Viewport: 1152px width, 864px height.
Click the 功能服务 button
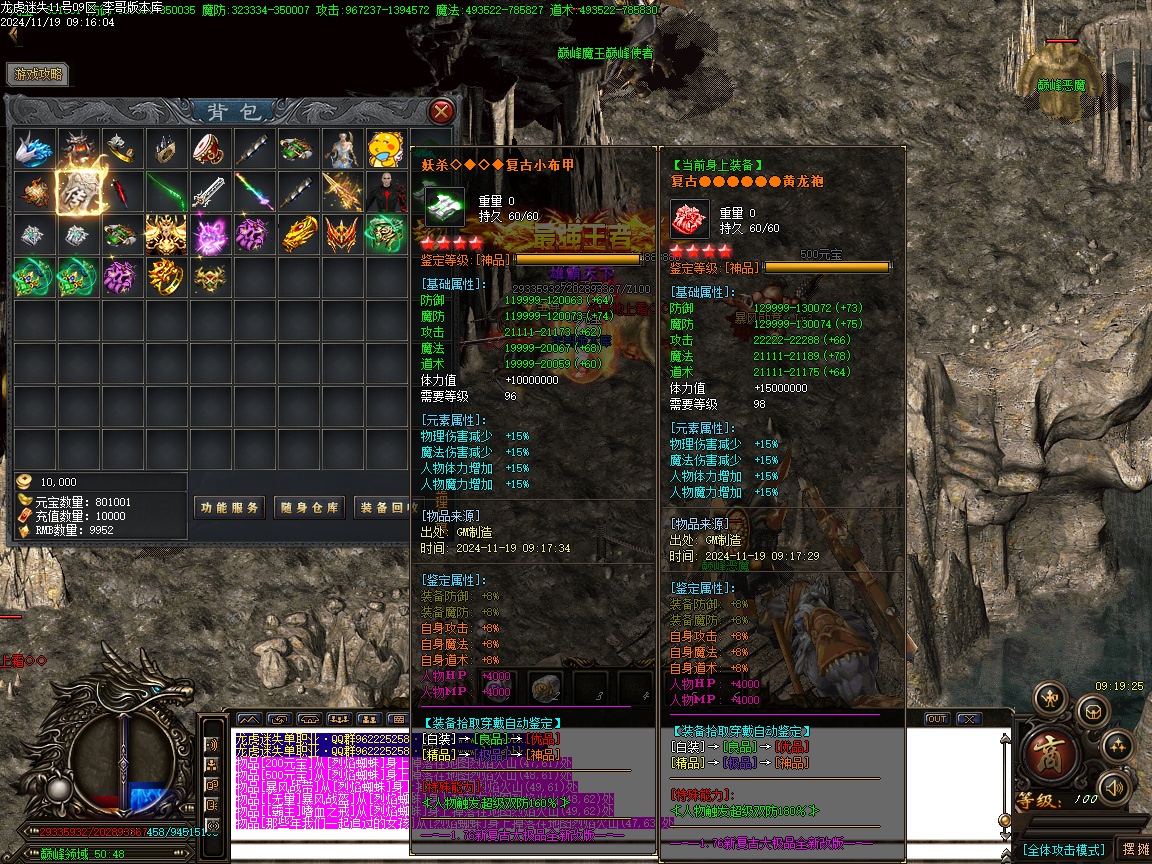(x=229, y=507)
